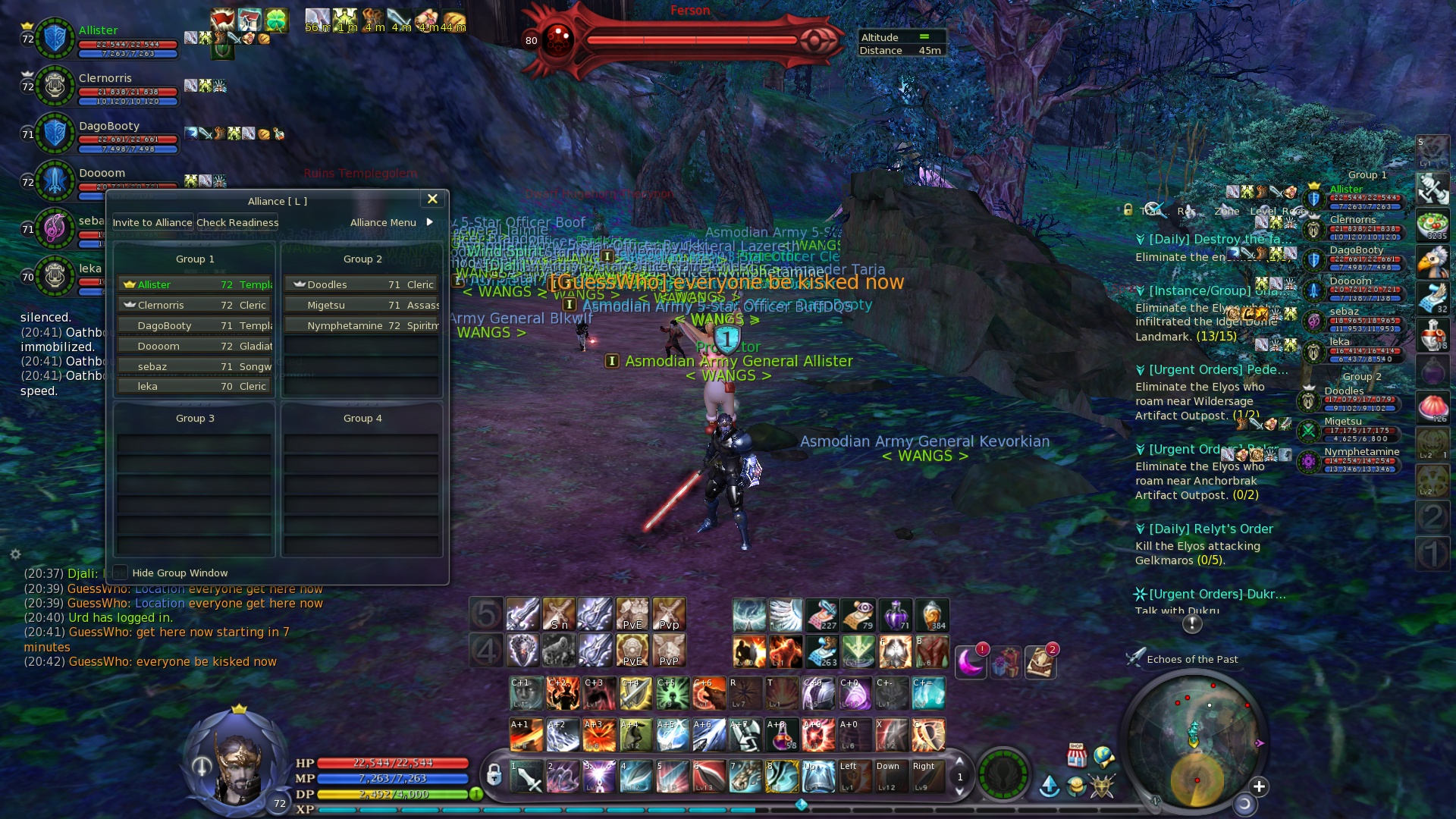Start a Check Readiness poll
The height and width of the screenshot is (819, 1456).
pos(237,222)
